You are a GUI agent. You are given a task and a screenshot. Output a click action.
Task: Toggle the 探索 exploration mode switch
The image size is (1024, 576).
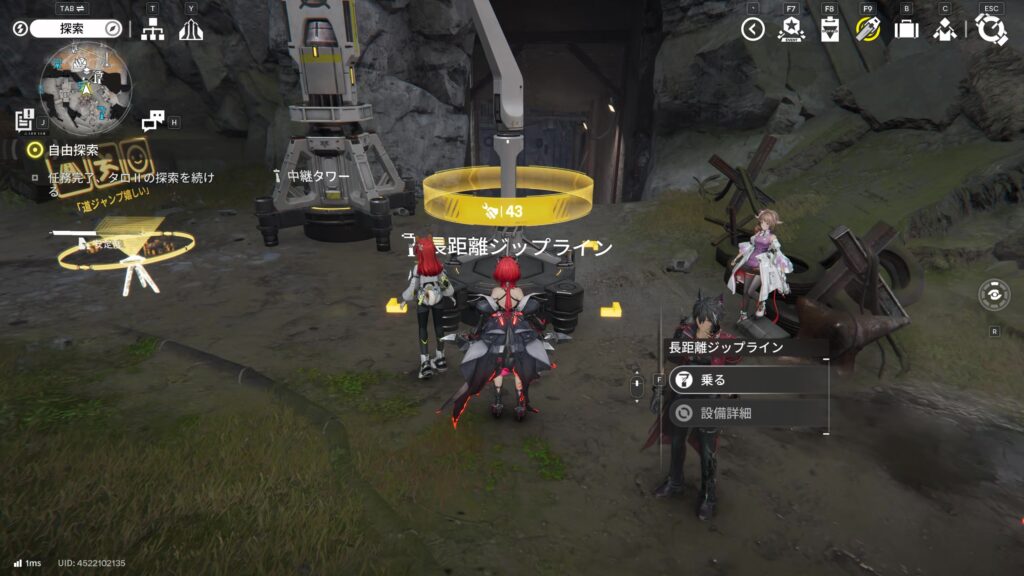tap(76, 29)
